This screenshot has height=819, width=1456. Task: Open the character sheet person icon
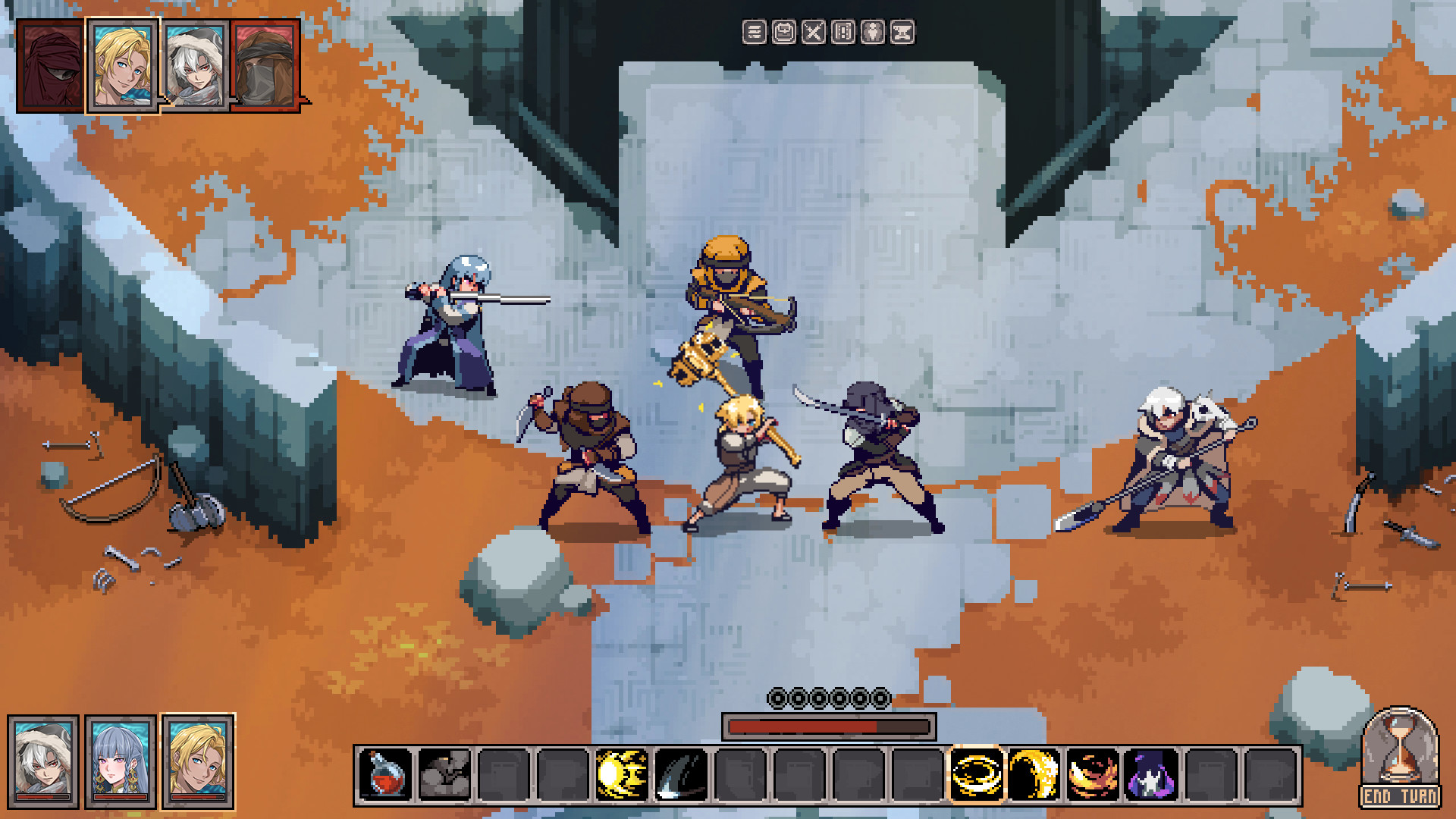[874, 32]
